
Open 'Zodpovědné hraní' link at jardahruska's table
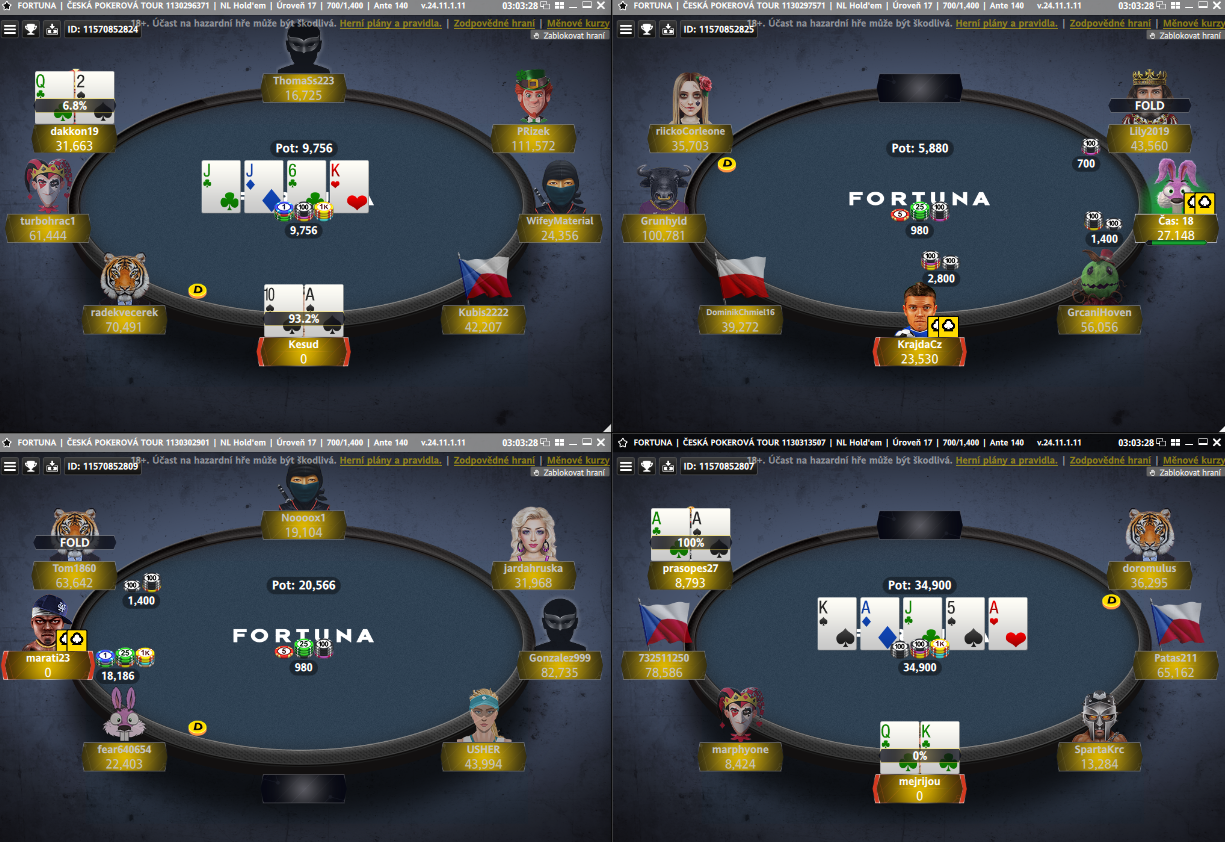[x=495, y=460]
